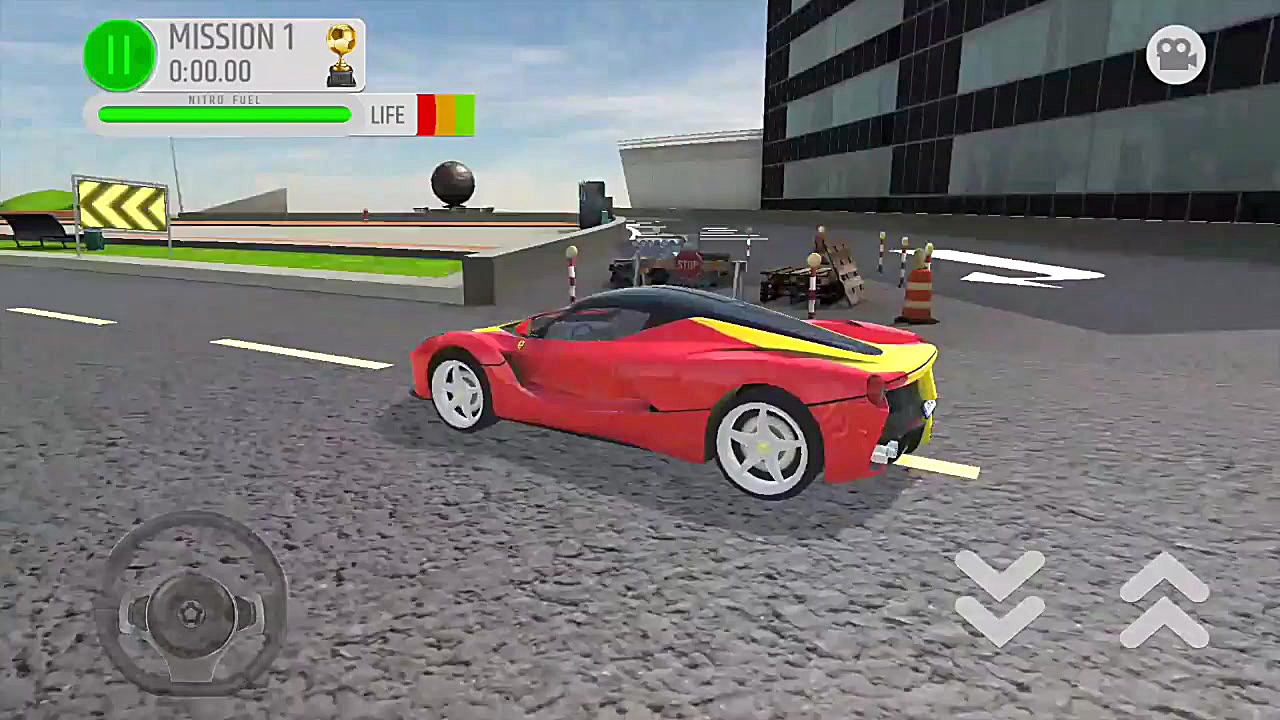The image size is (1280, 720).
Task: Tap the pause icon inside the green circle
Action: (x=119, y=55)
